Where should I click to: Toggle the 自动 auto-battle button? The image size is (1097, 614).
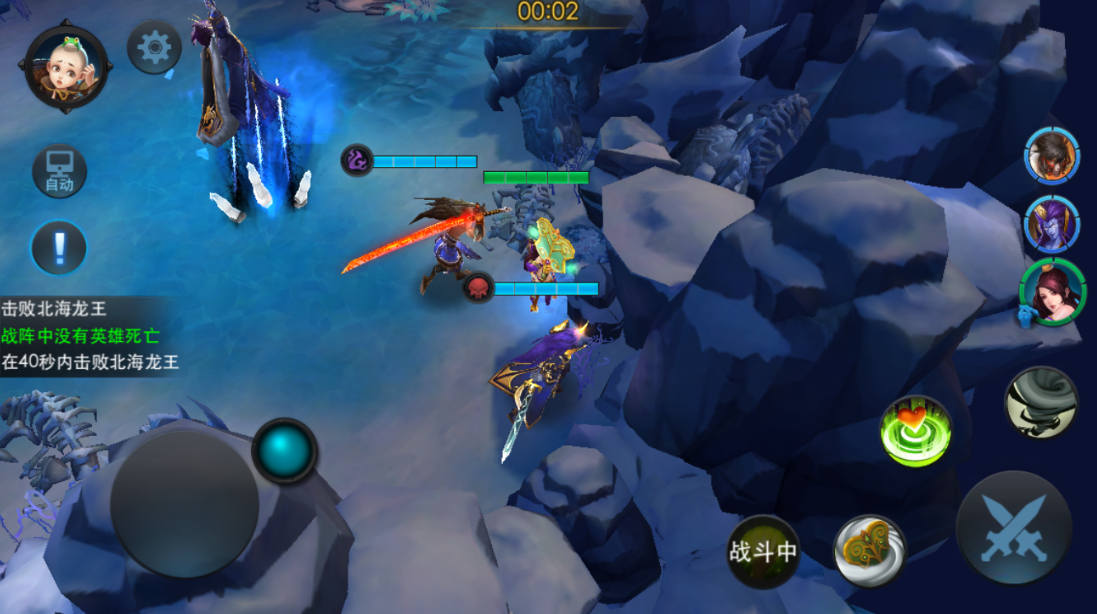click(x=59, y=172)
